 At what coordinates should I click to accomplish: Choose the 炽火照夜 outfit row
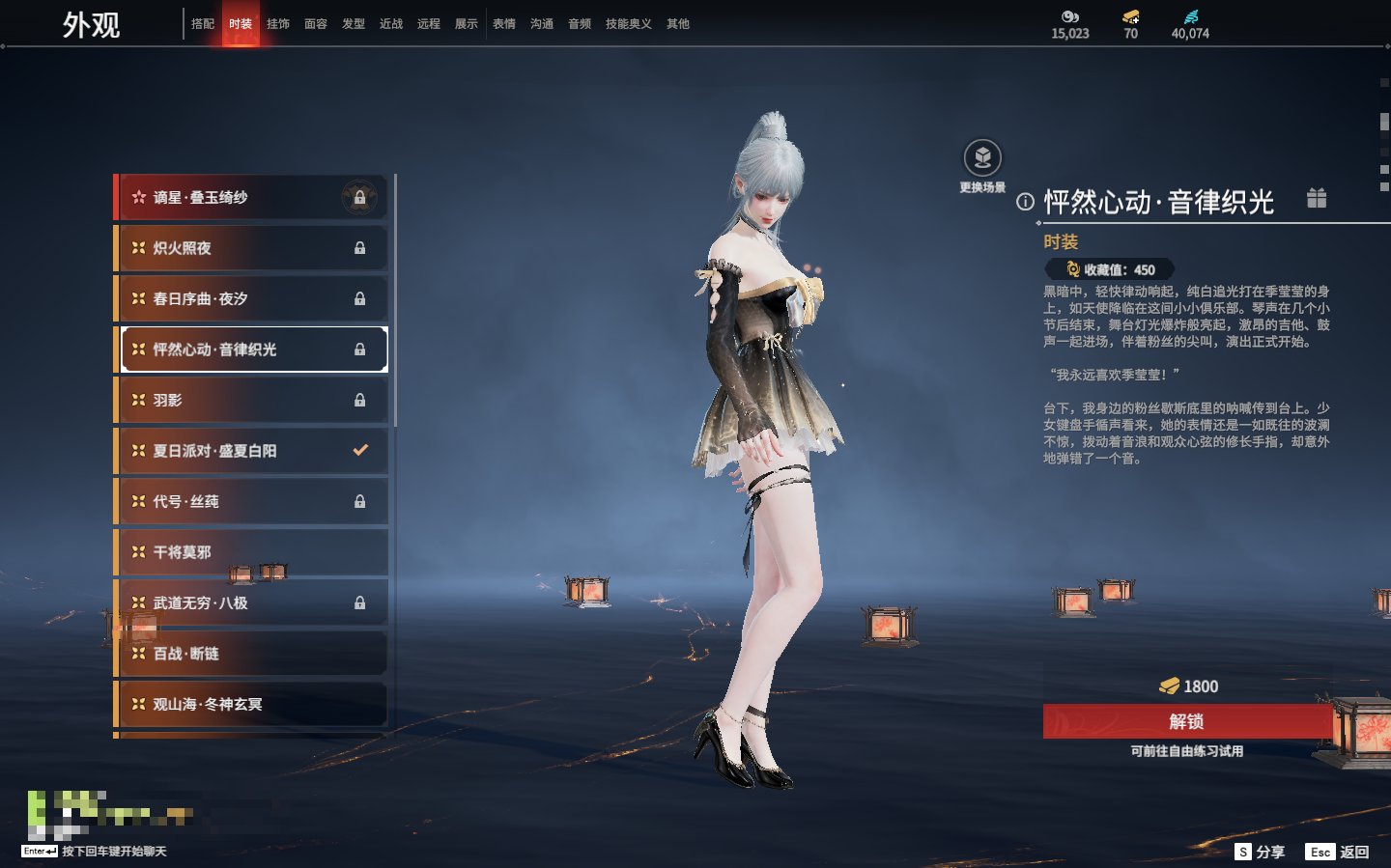point(251,248)
